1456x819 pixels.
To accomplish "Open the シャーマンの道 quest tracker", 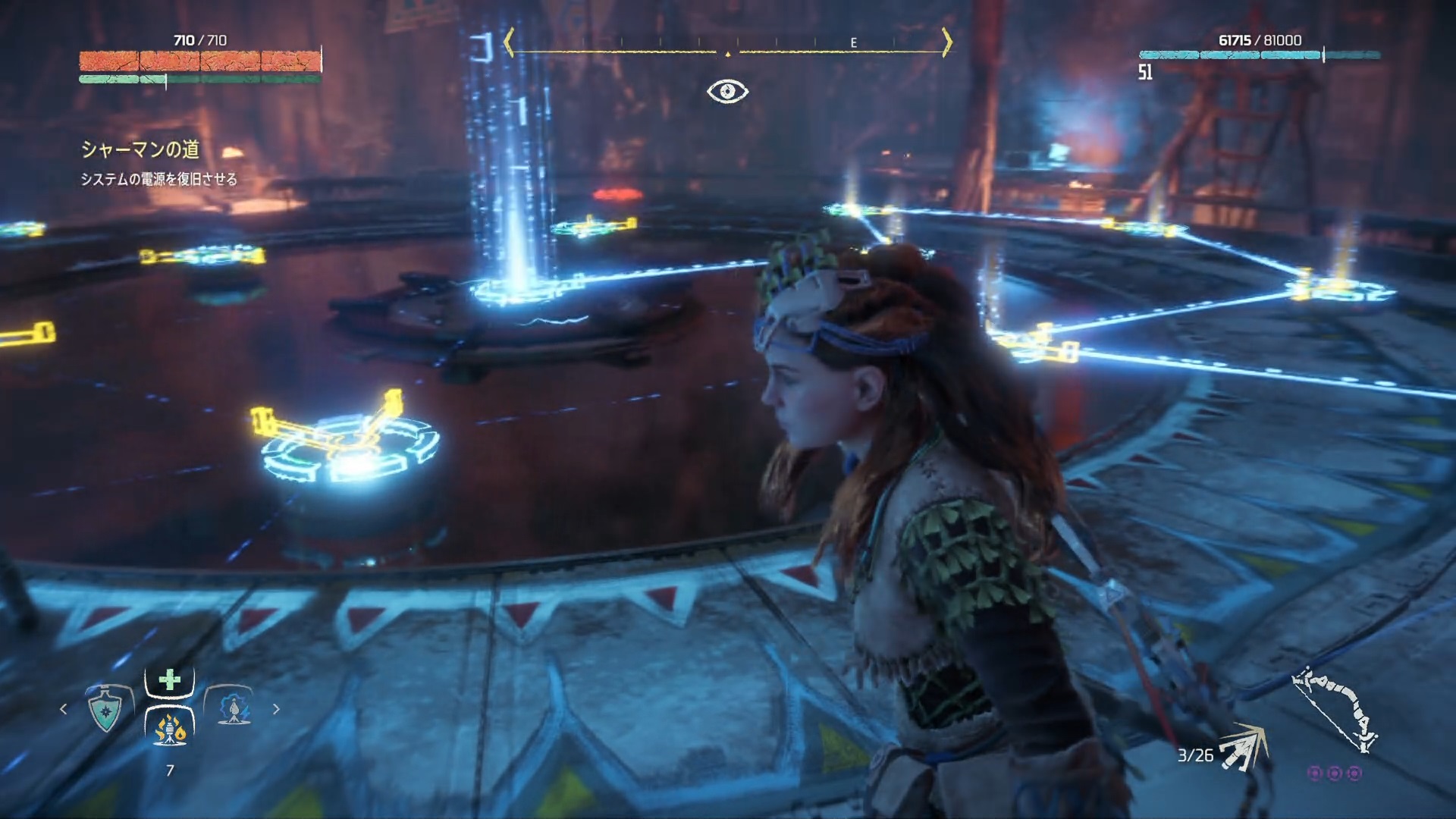I will [x=140, y=150].
